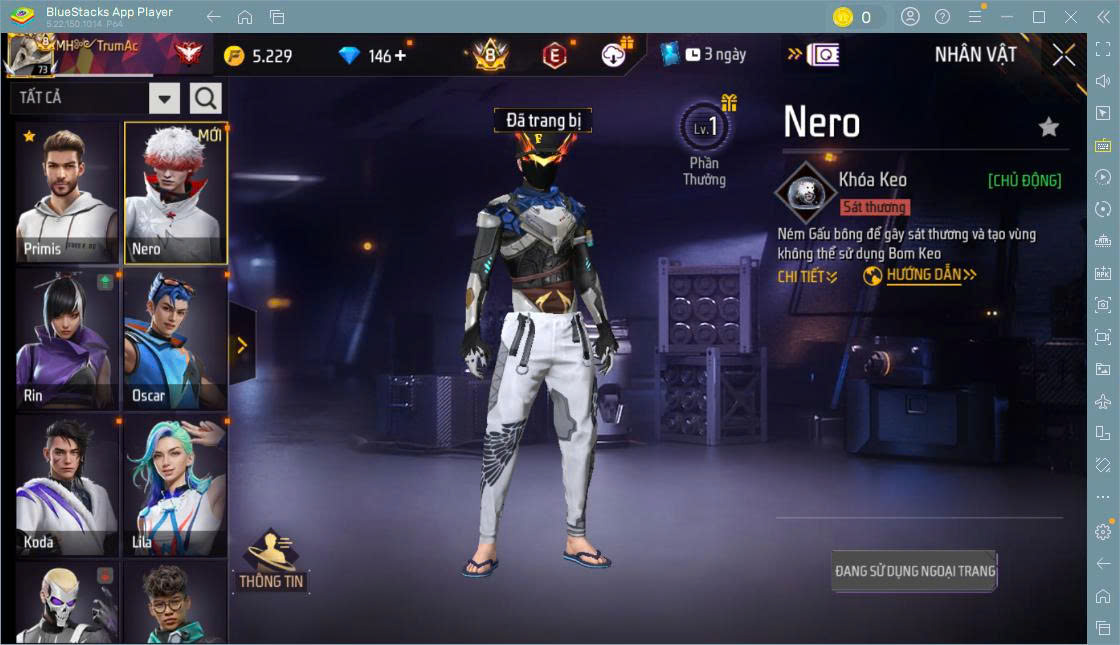The height and width of the screenshot is (645, 1120).
Task: Select the Oscar character card
Action: click(175, 338)
